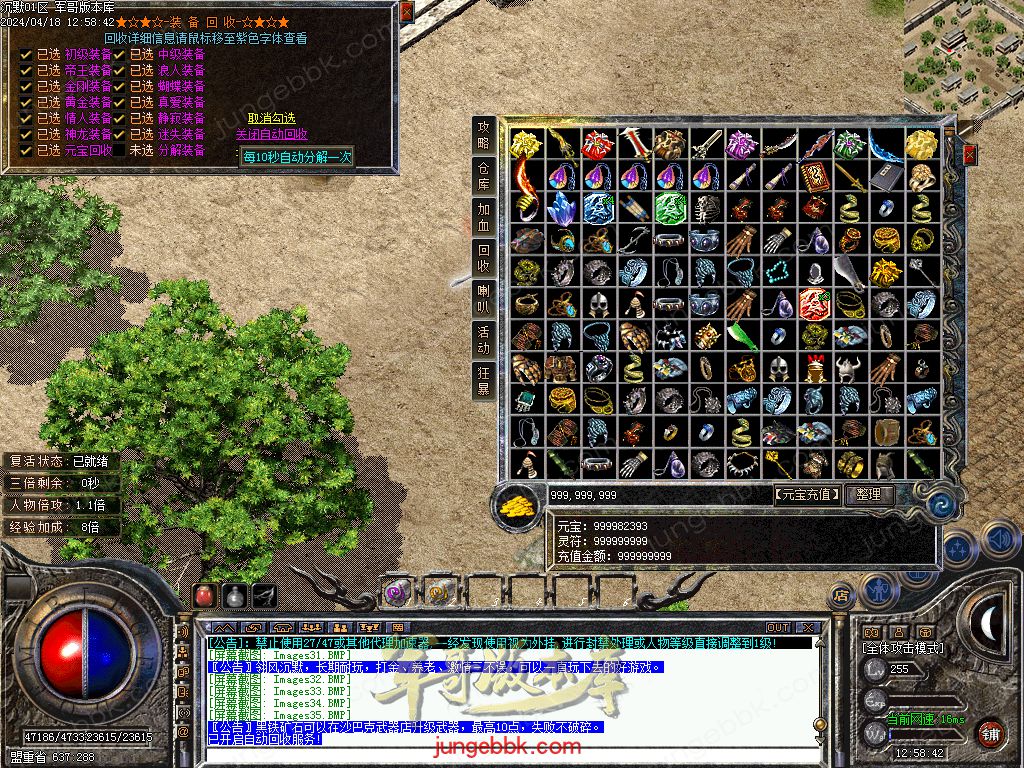Open the 铺 shop button
The image size is (1024, 768).
989,732
